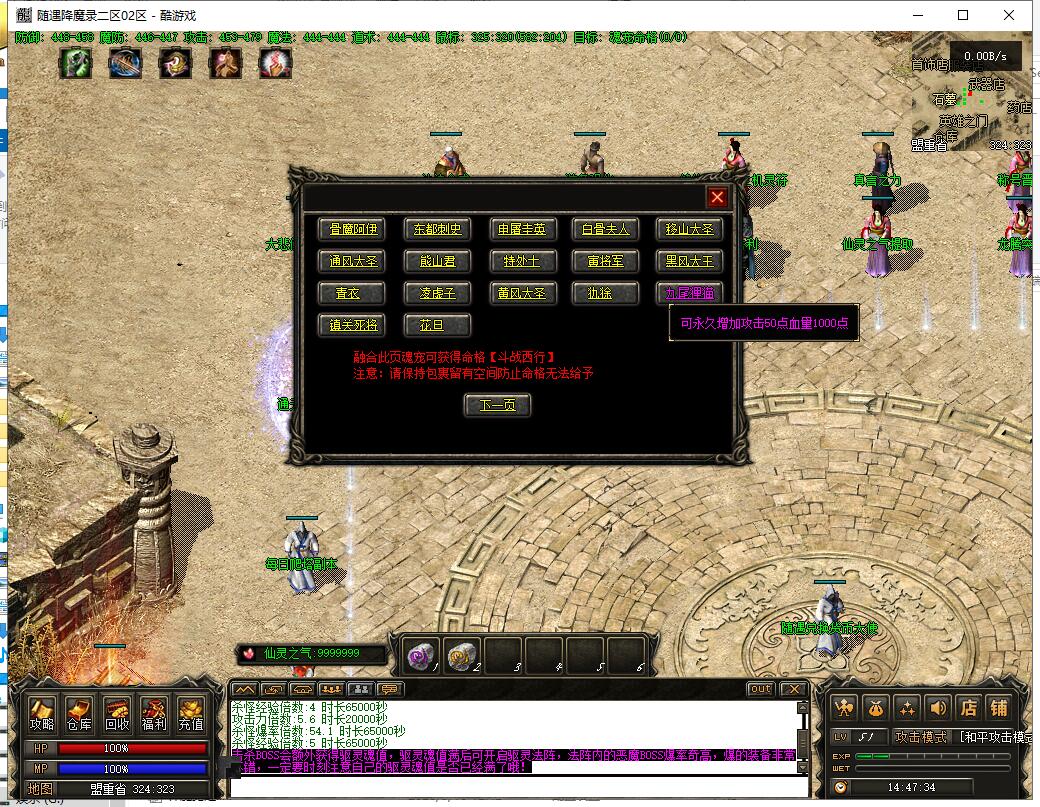Toggle sound with the speaker icon
Screen dimensions: 1040x807
click(937, 707)
